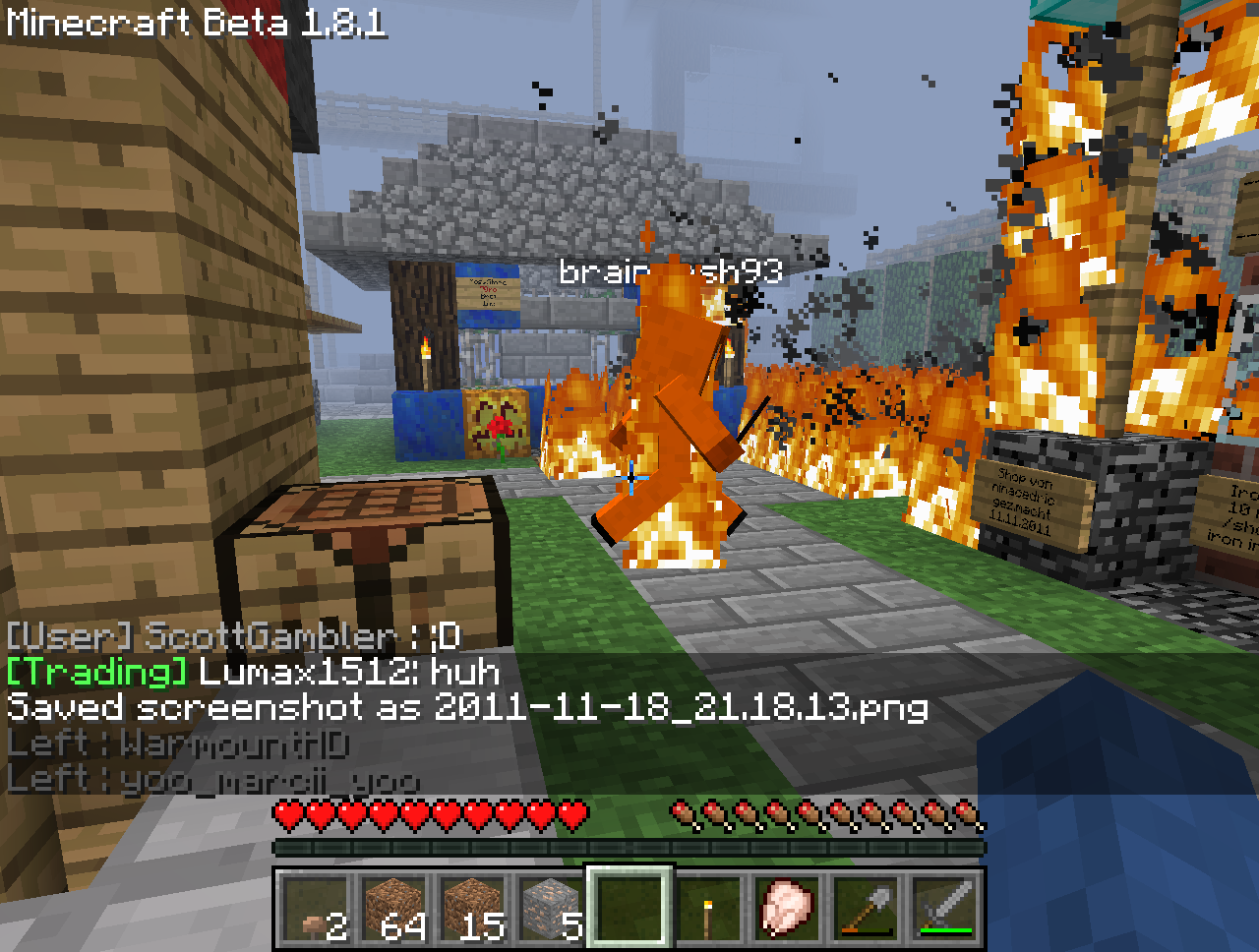
Task: Select the dirt stack of 15
Action: click(472, 909)
